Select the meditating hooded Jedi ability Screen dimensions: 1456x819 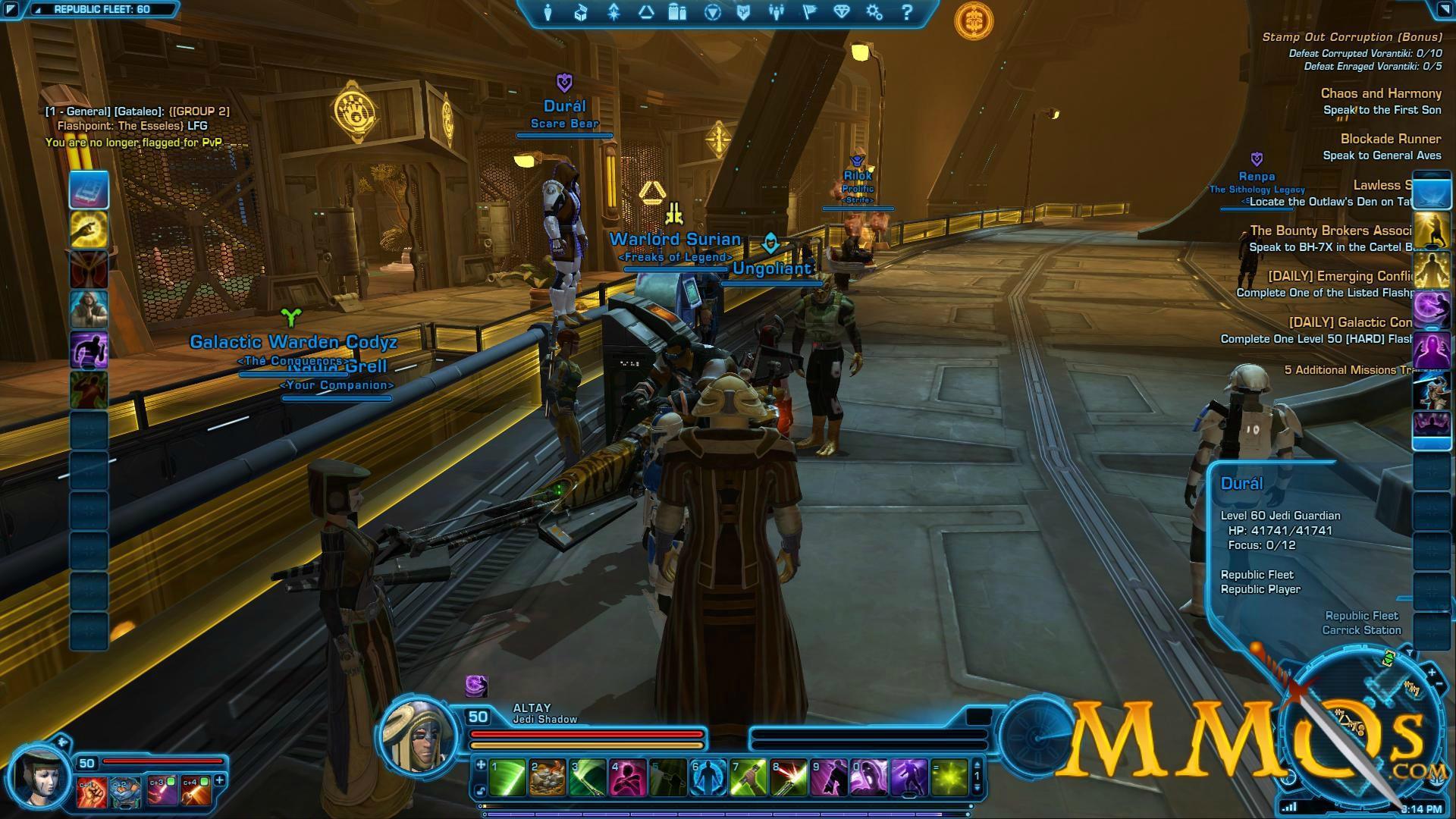[89, 309]
